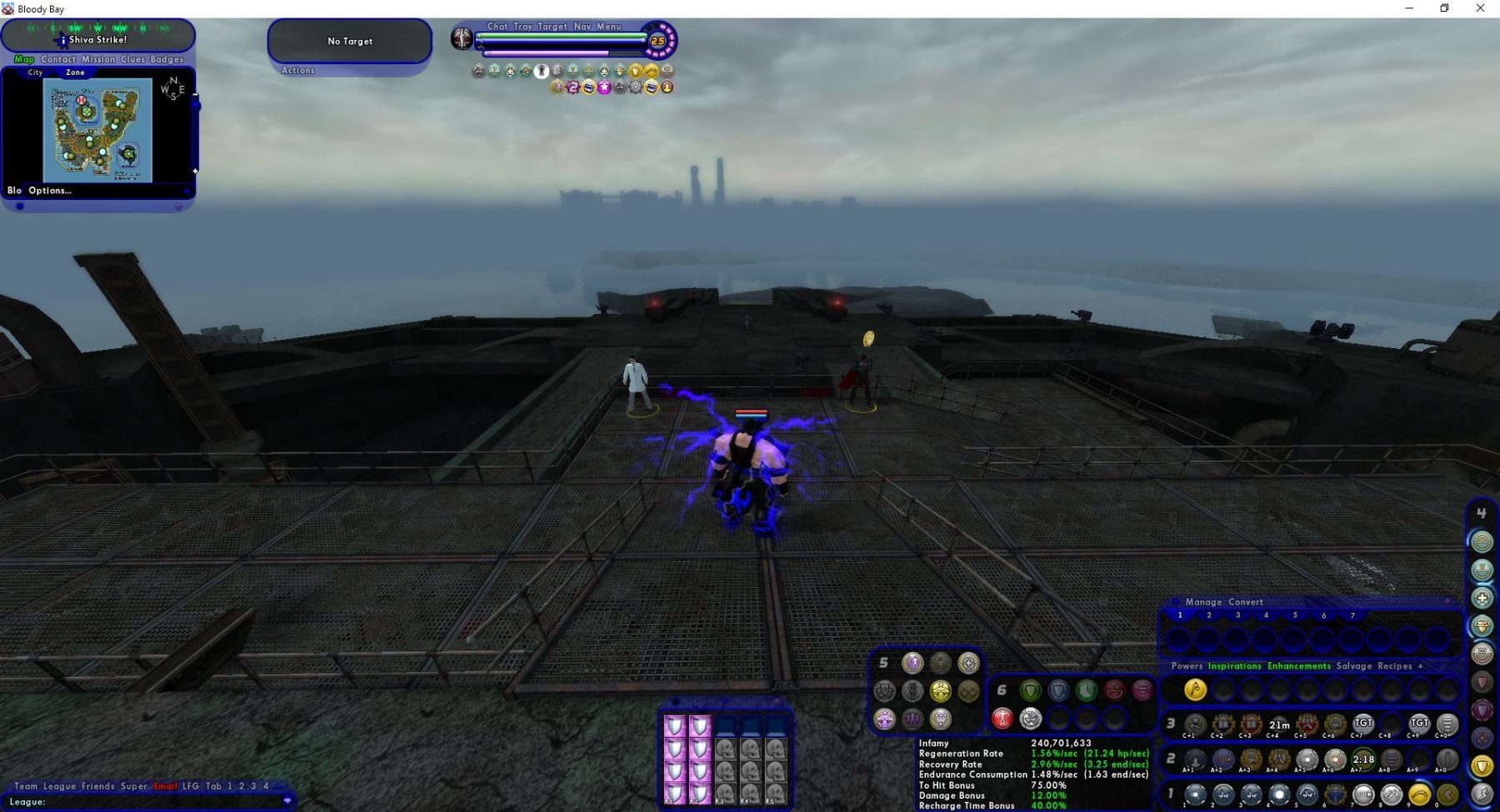Image resolution: width=1500 pixels, height=812 pixels.
Task: Open map Options dropdown
Action: click(50, 191)
